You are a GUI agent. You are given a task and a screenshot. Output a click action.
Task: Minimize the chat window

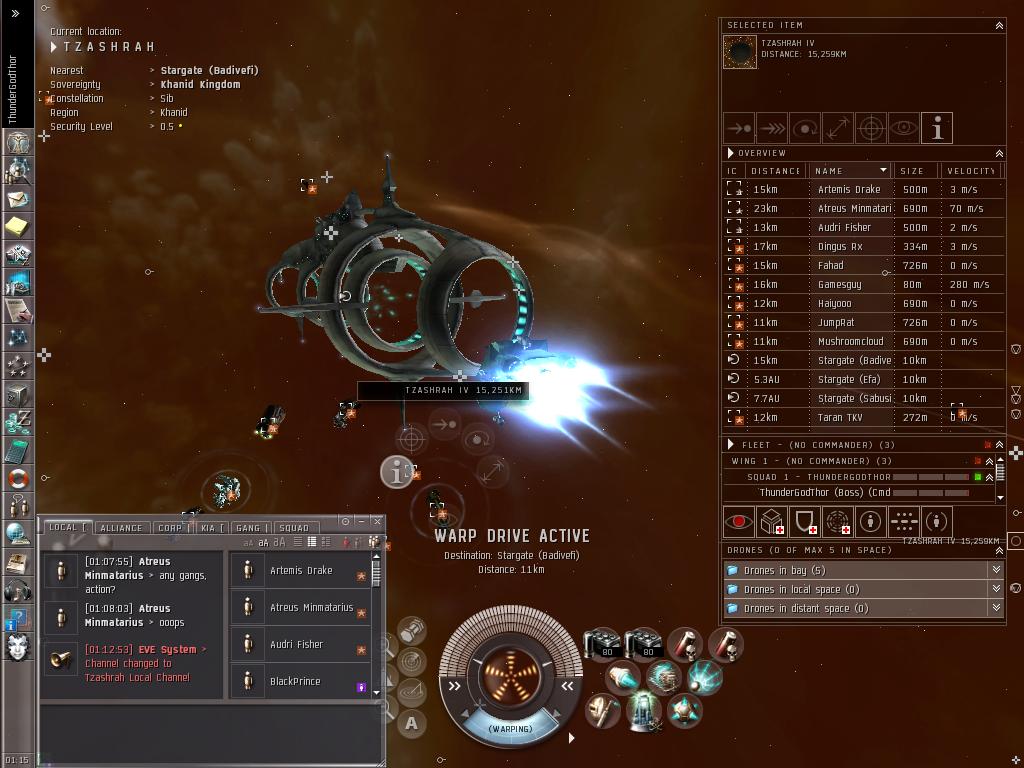[361, 521]
